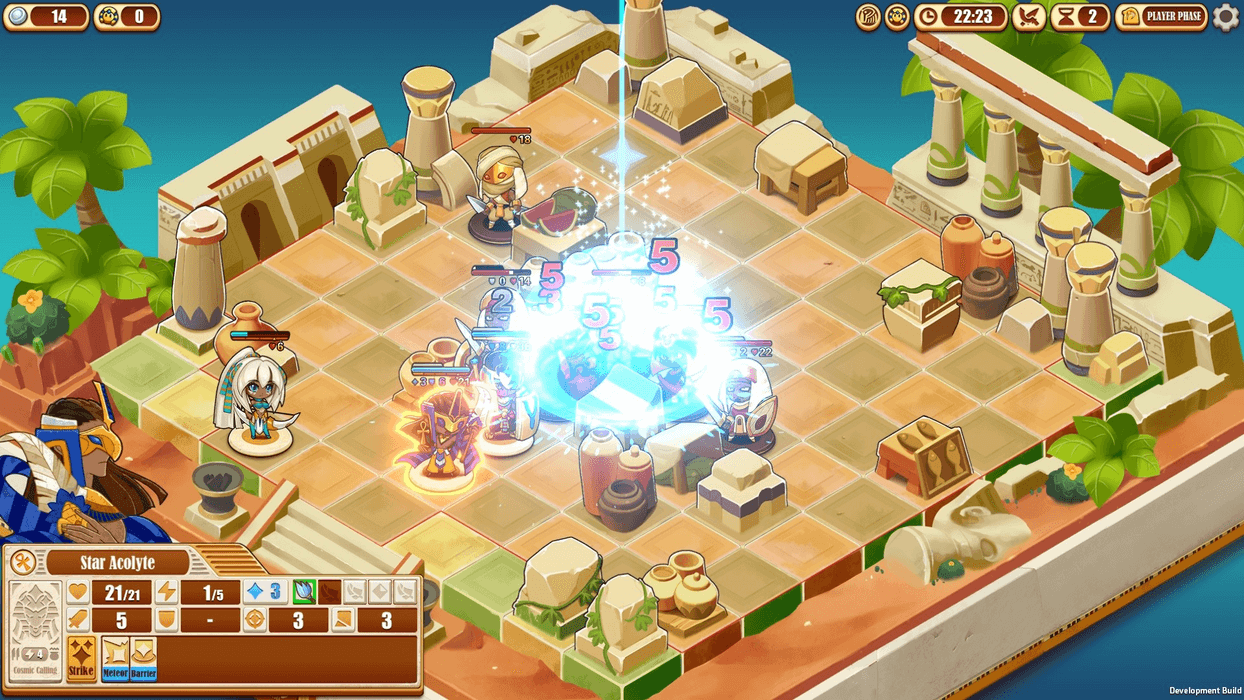Open the blue star-circle emblem button
Viewport: 1244px width, 700px height.
[x=897, y=16]
